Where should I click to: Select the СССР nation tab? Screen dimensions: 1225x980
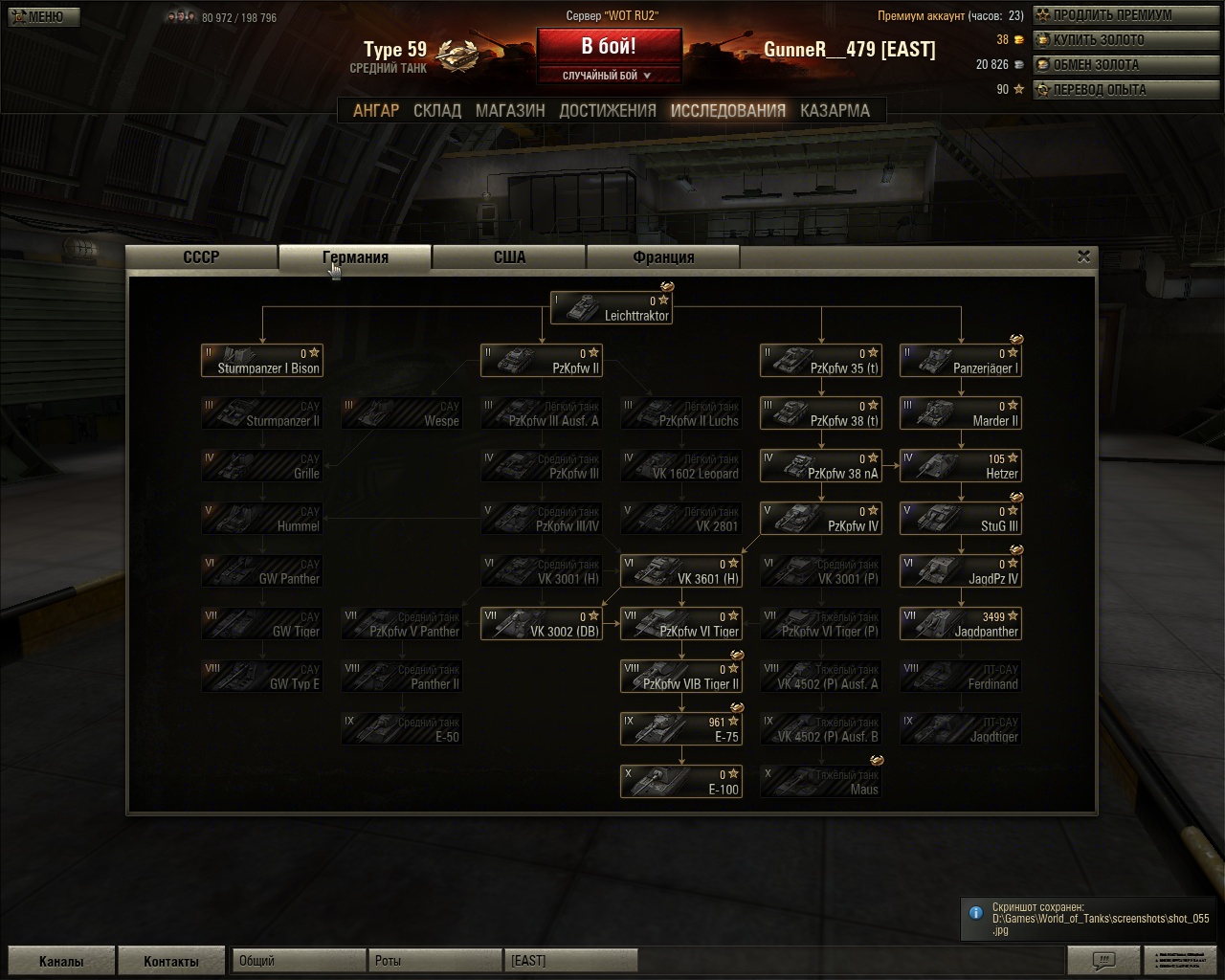coord(202,257)
